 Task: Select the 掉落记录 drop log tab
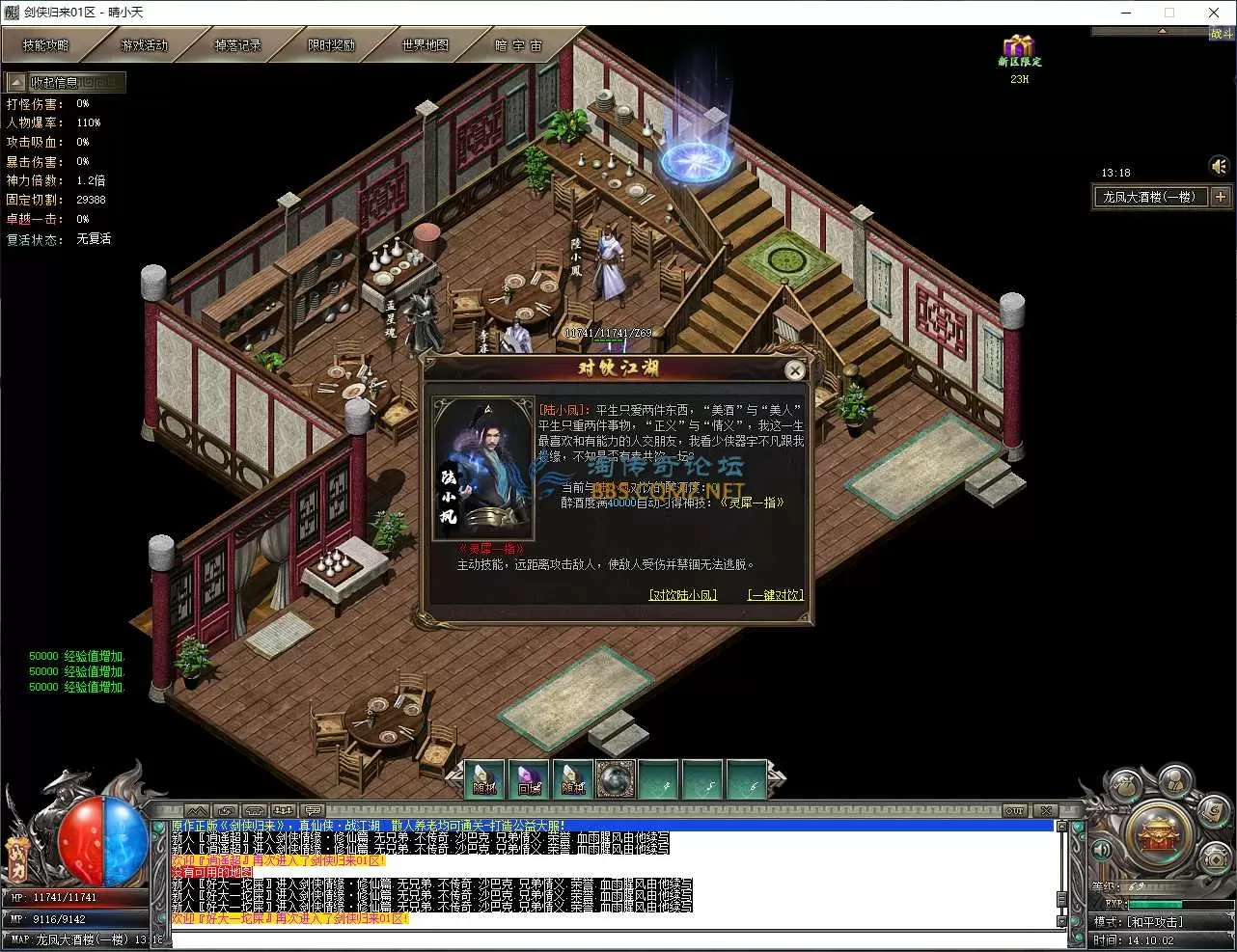pyautogui.click(x=237, y=45)
